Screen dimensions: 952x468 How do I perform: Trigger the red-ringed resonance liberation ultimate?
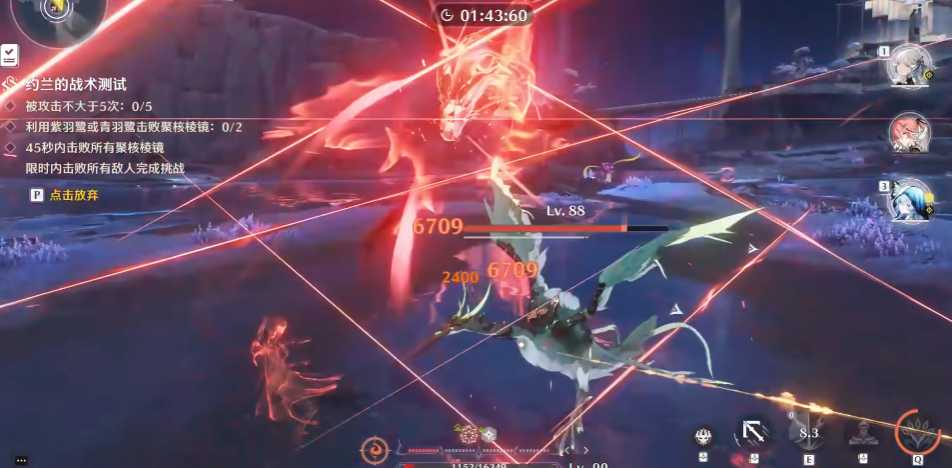pyautogui.click(x=917, y=432)
